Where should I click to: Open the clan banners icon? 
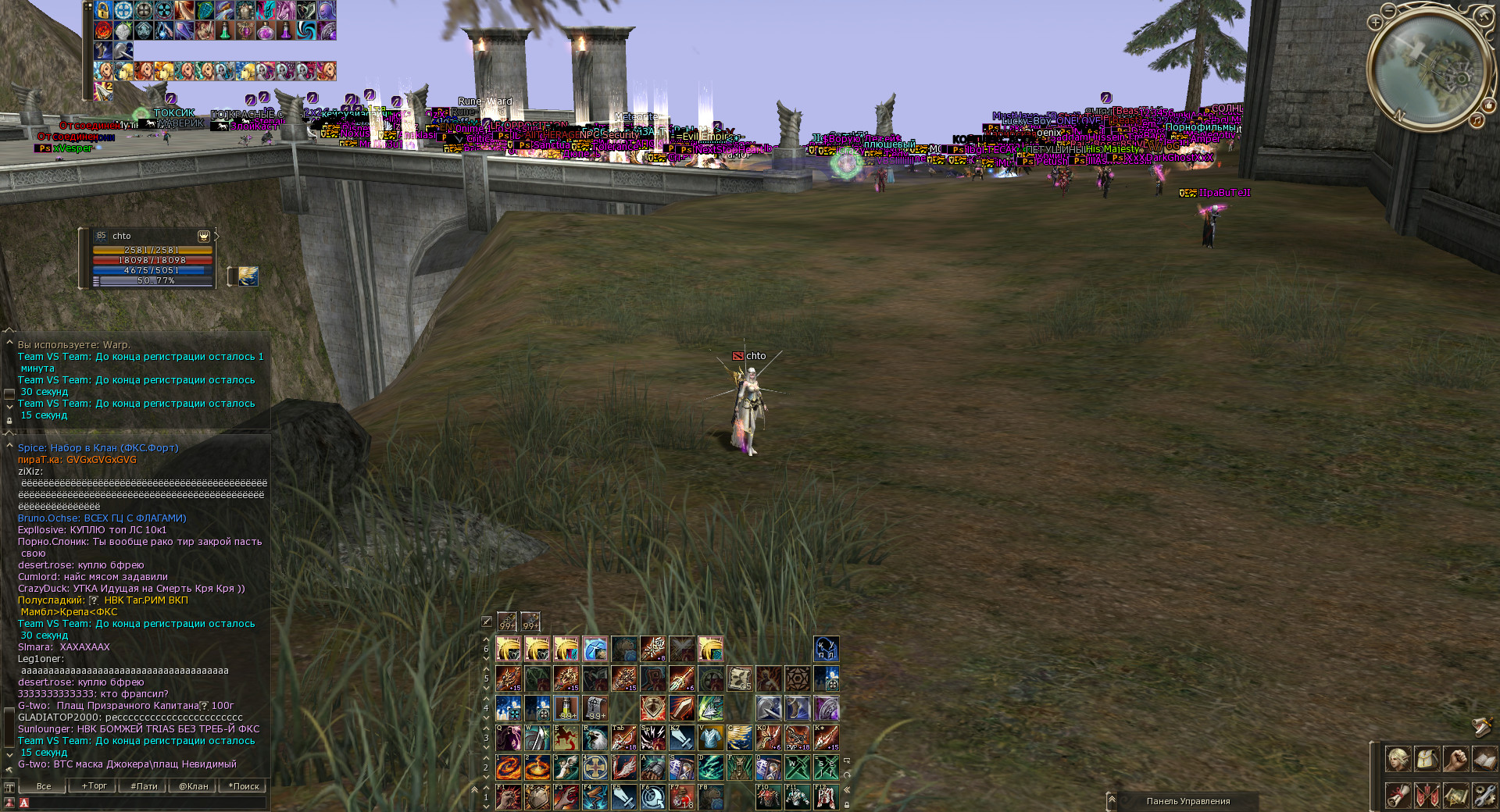[1427, 796]
